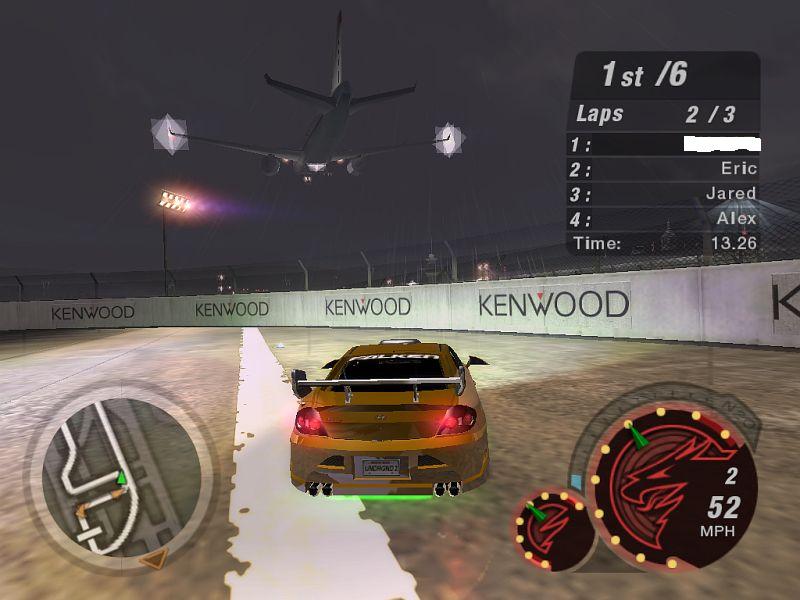Select the green player arrow on the minimap
Image resolution: width=800 pixels, height=600 pixels.
(122, 477)
